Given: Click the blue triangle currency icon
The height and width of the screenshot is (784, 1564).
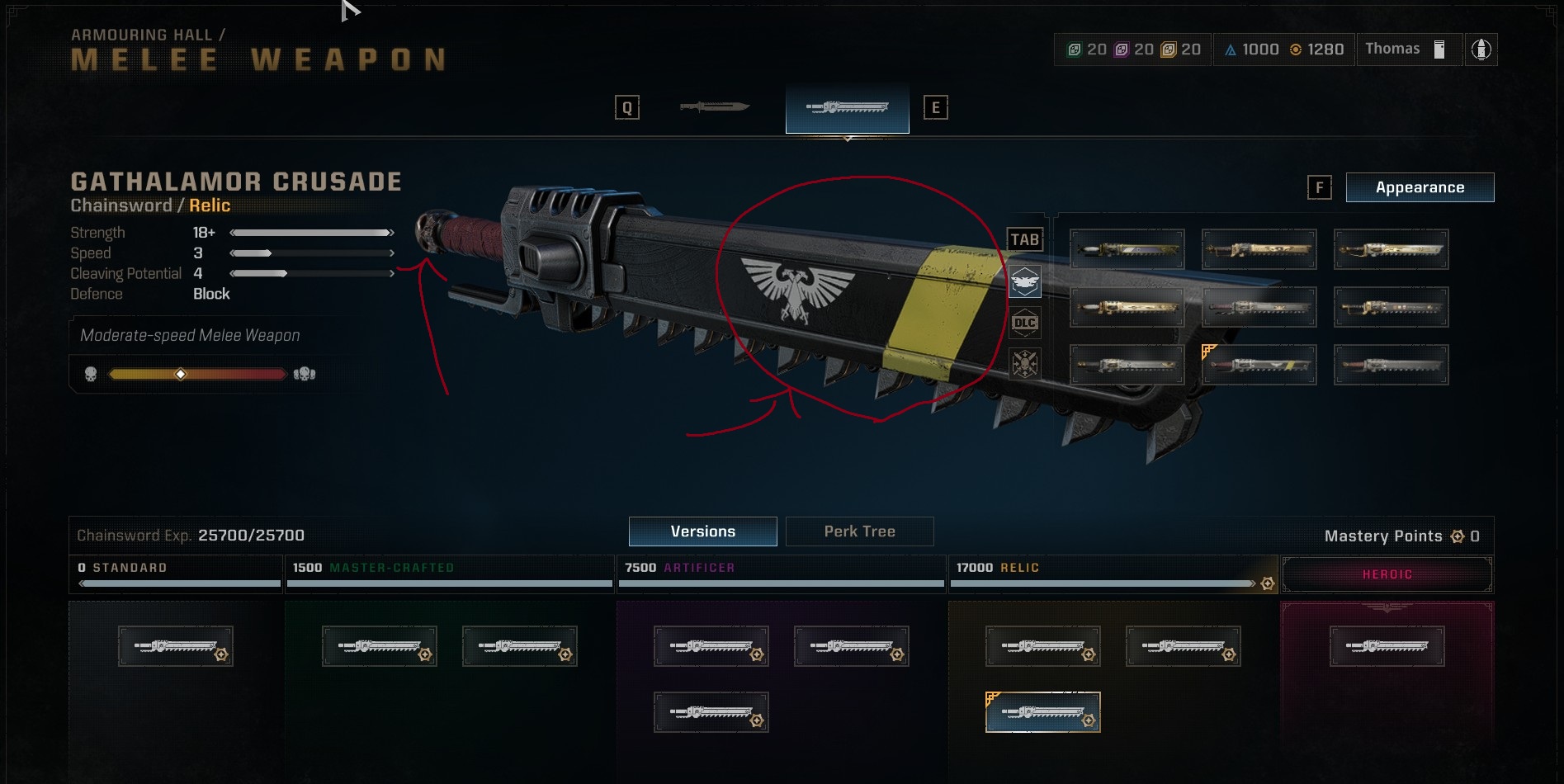Looking at the screenshot, I should click(x=1231, y=49).
